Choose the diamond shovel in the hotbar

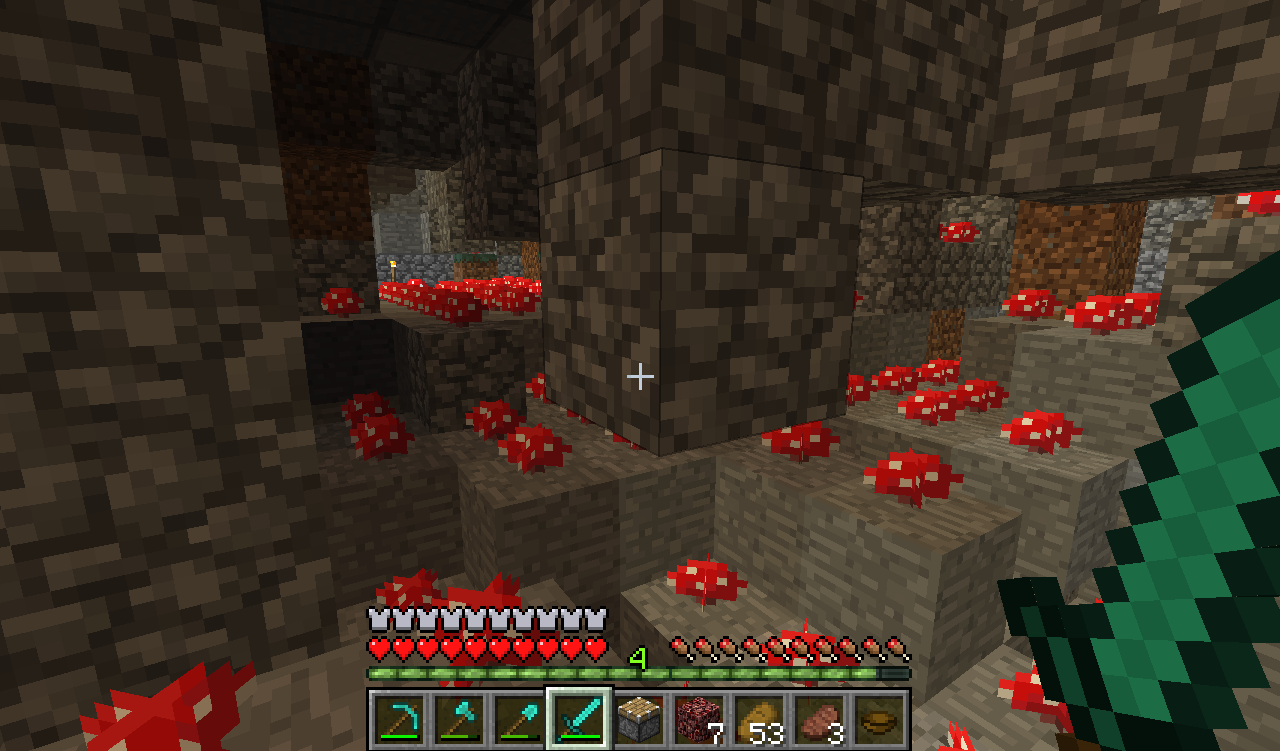518,718
